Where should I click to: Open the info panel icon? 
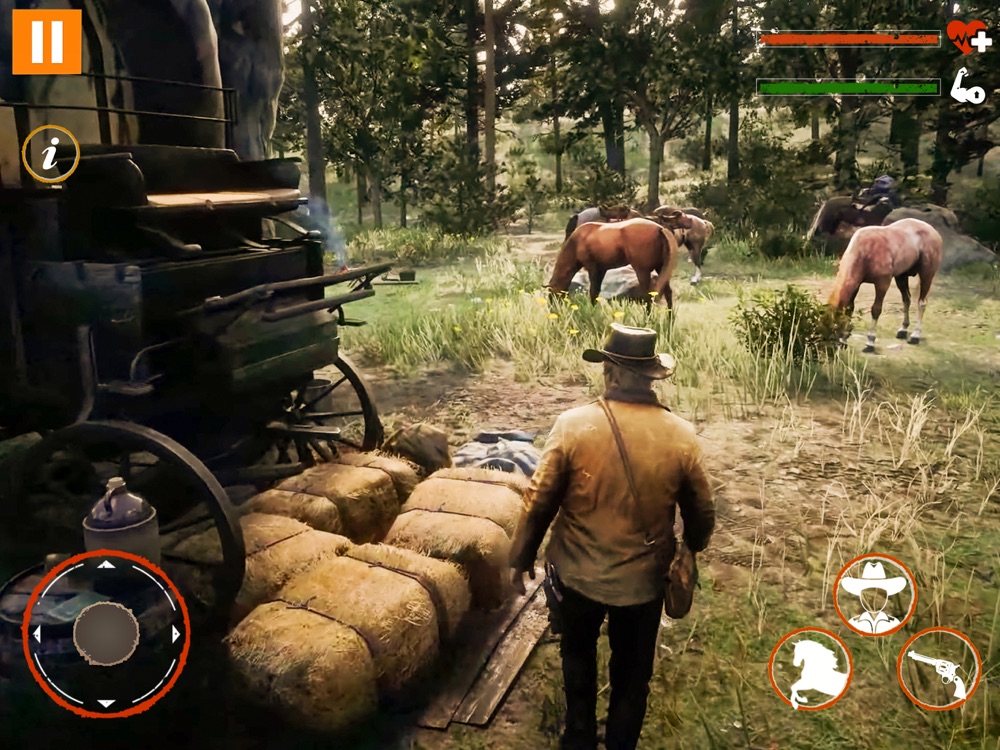click(51, 154)
